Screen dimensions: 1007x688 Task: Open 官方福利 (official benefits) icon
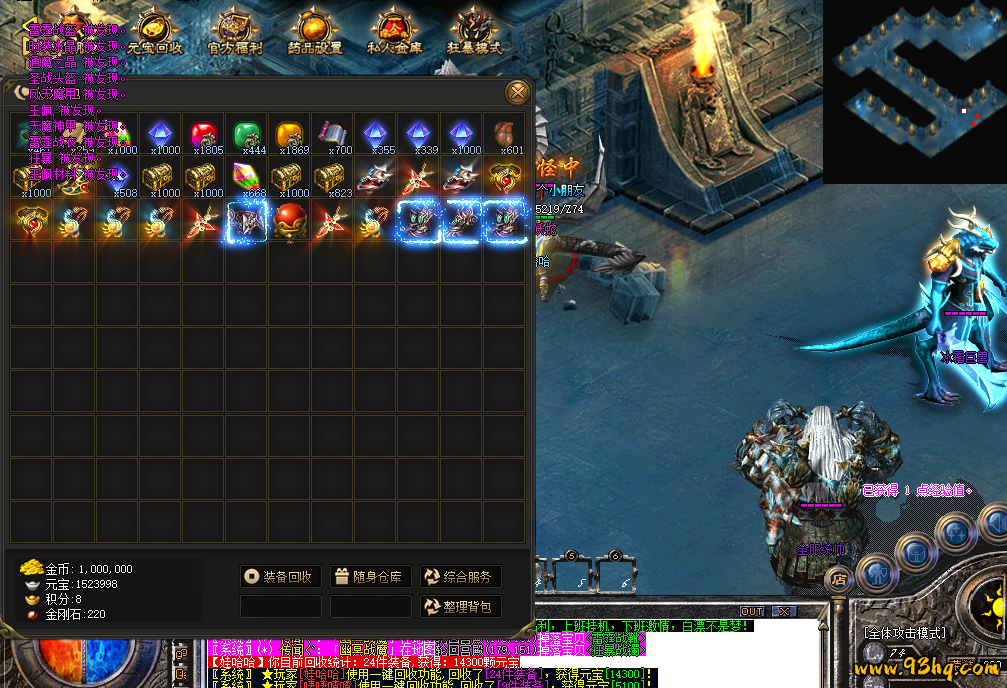[234, 32]
